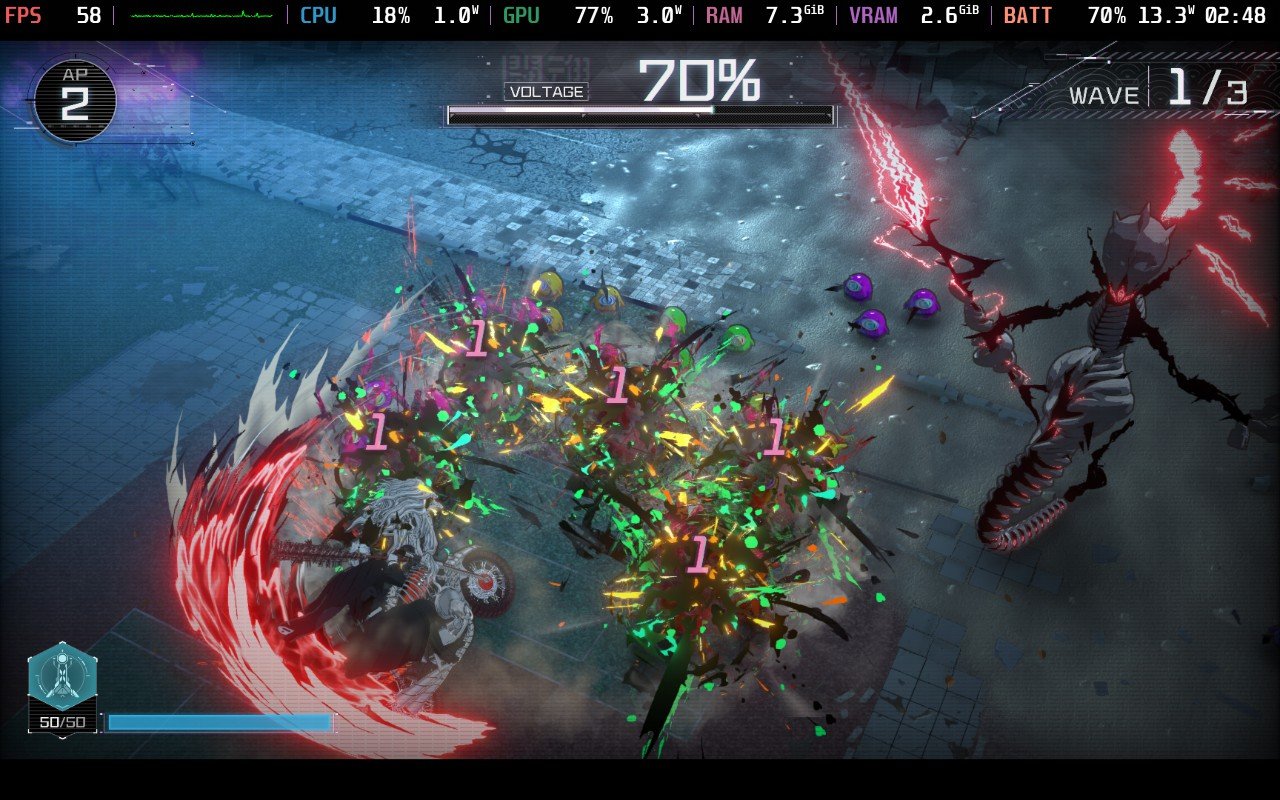Click the WAVE label in the top-right HUD
This screenshot has height=800, width=1280.
[1106, 95]
